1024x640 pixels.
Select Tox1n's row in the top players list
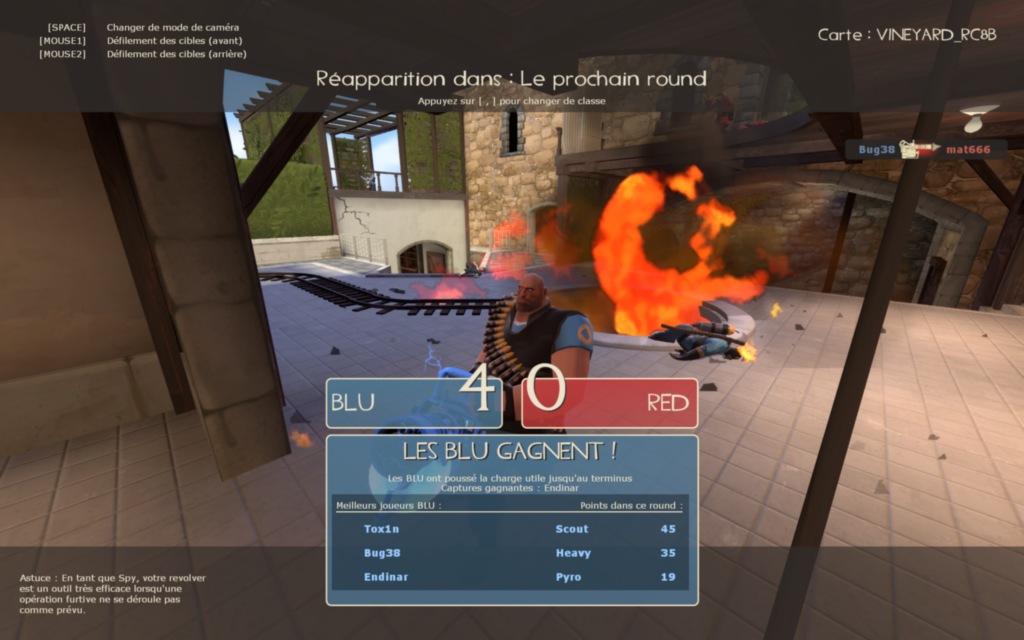click(x=510, y=529)
